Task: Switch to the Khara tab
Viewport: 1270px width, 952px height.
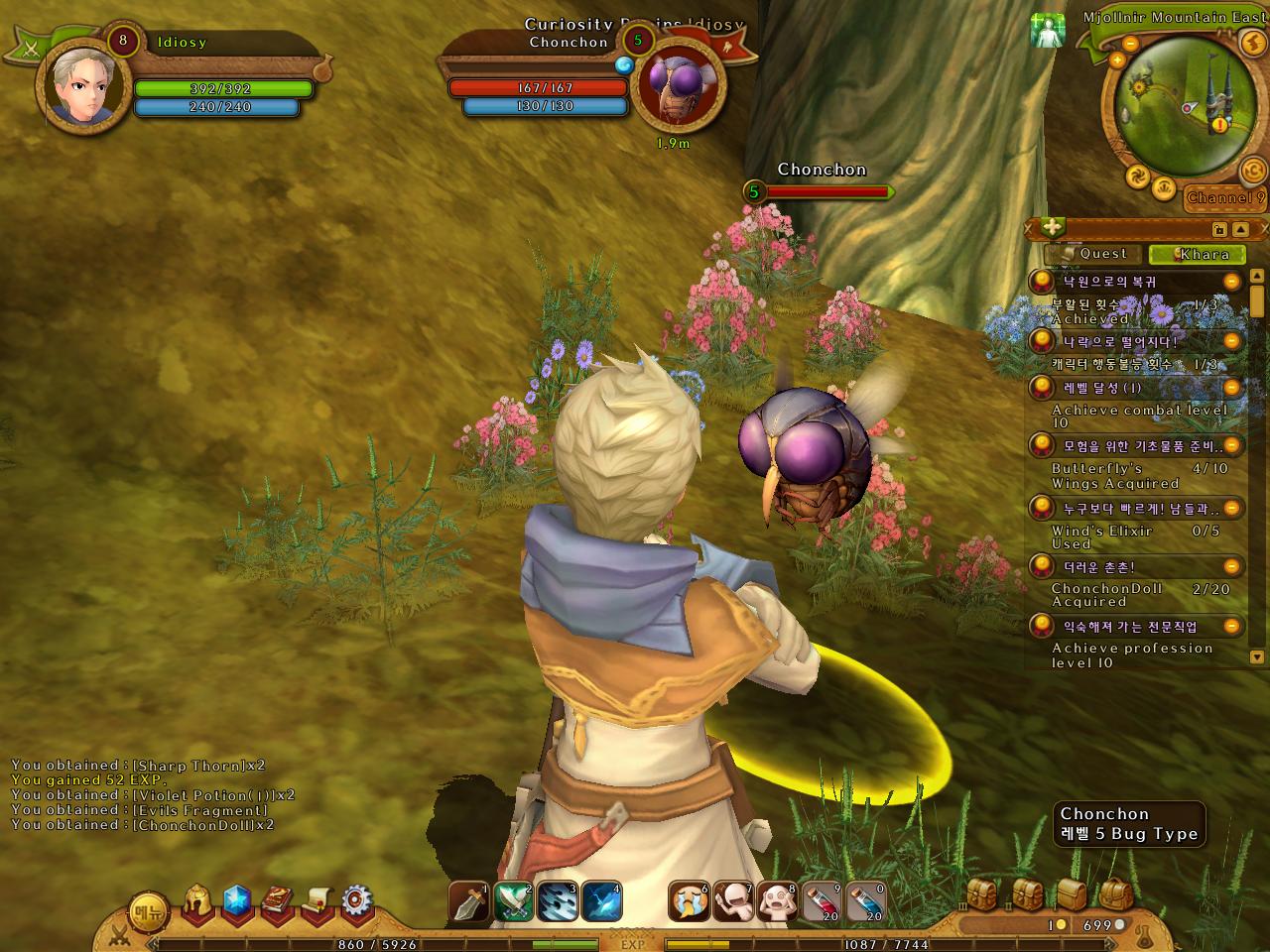Action: (1197, 254)
